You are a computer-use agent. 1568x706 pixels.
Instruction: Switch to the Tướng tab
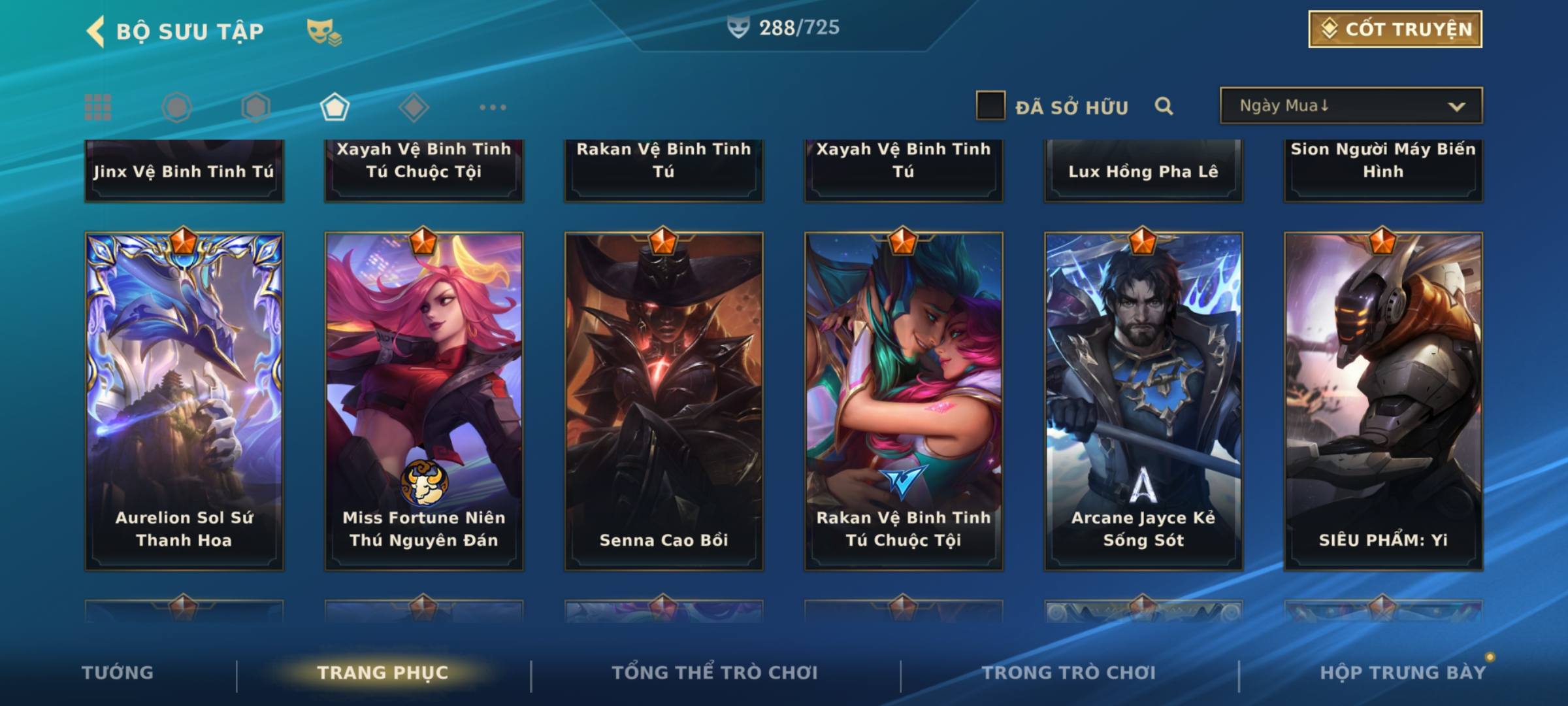(118, 673)
